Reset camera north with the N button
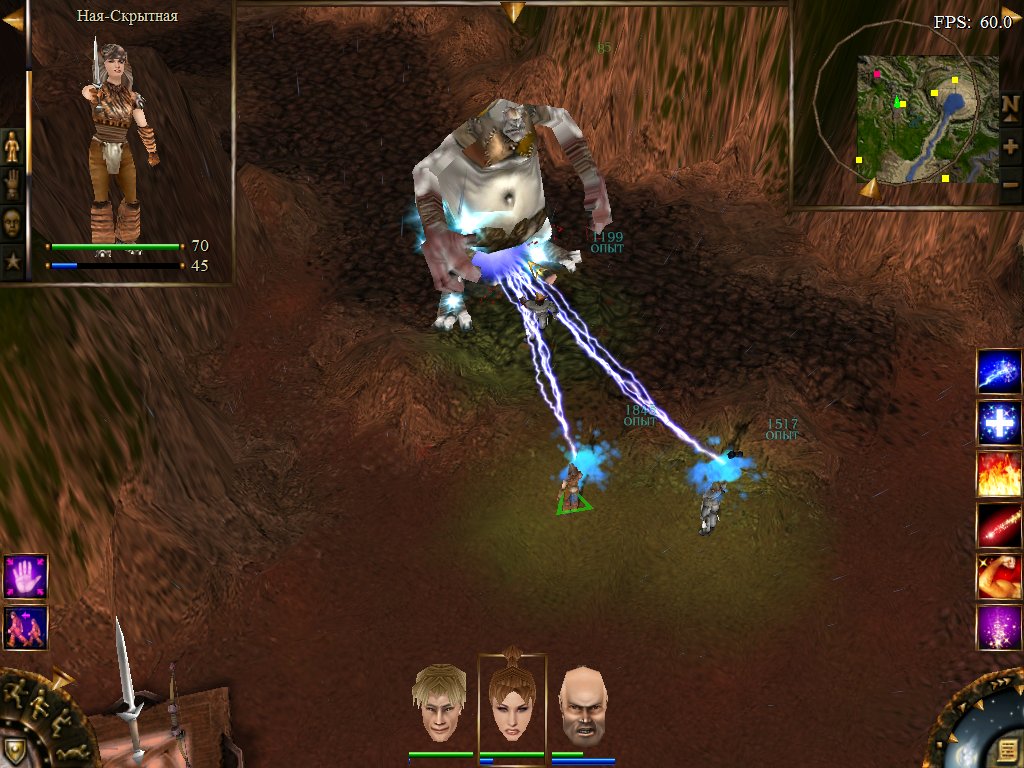 (x=1010, y=105)
